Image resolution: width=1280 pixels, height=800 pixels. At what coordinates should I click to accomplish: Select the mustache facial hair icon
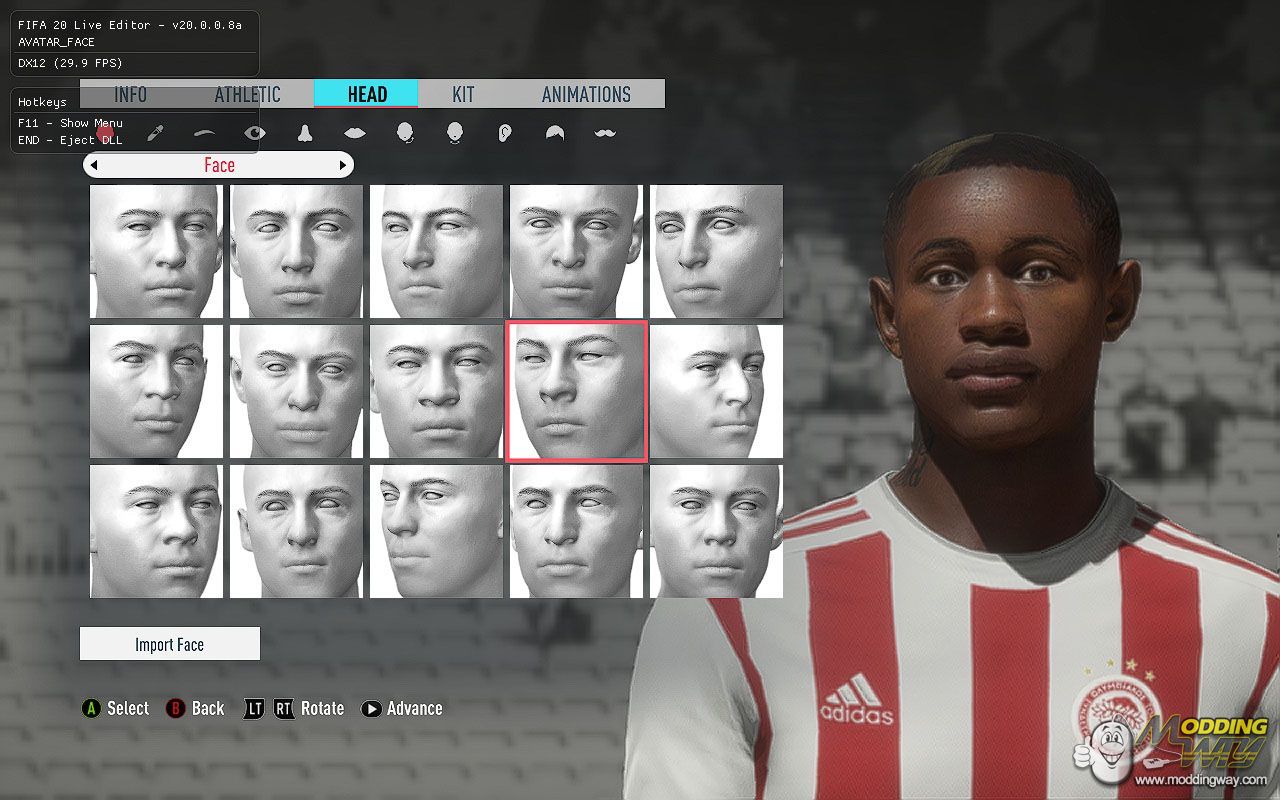[x=605, y=133]
